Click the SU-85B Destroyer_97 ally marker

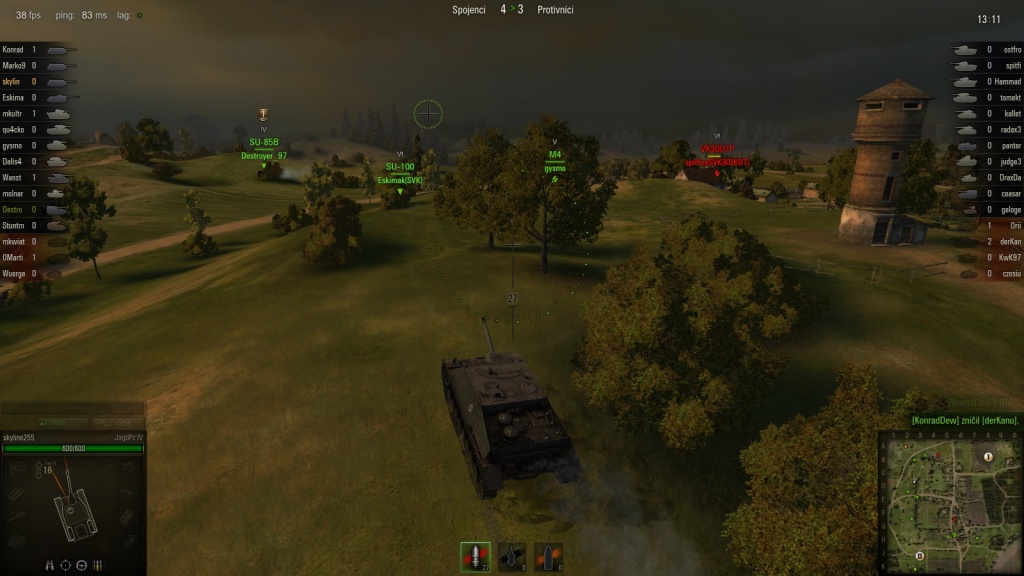pos(264,149)
